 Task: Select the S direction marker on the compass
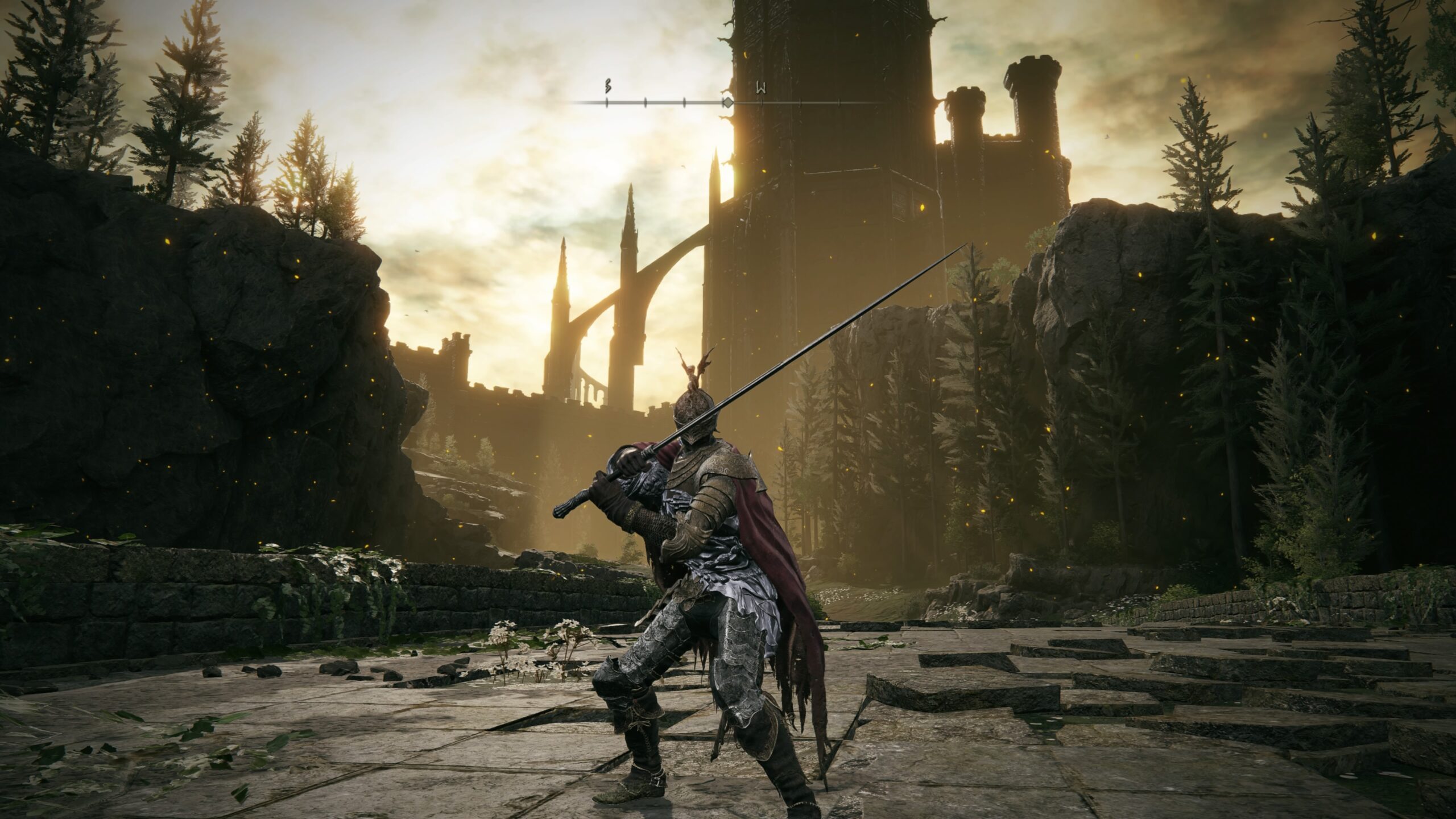tap(607, 88)
